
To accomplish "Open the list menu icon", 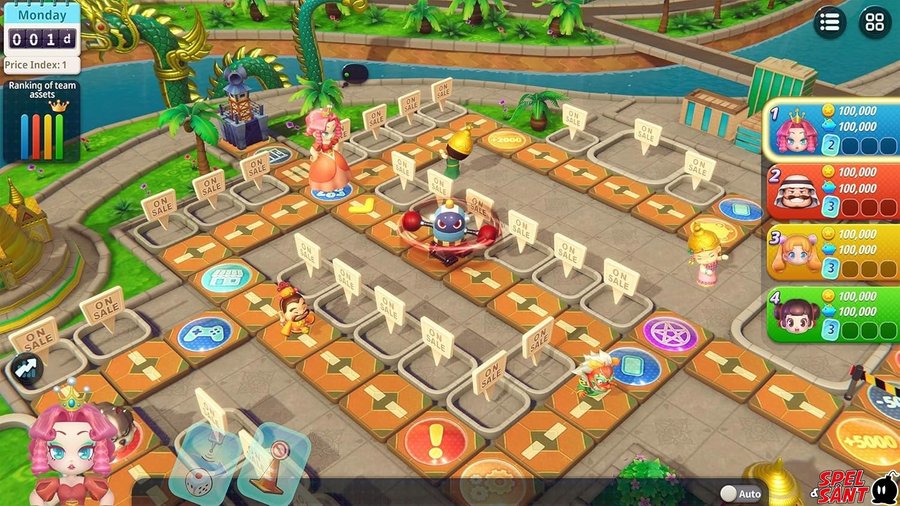I will (830, 22).
